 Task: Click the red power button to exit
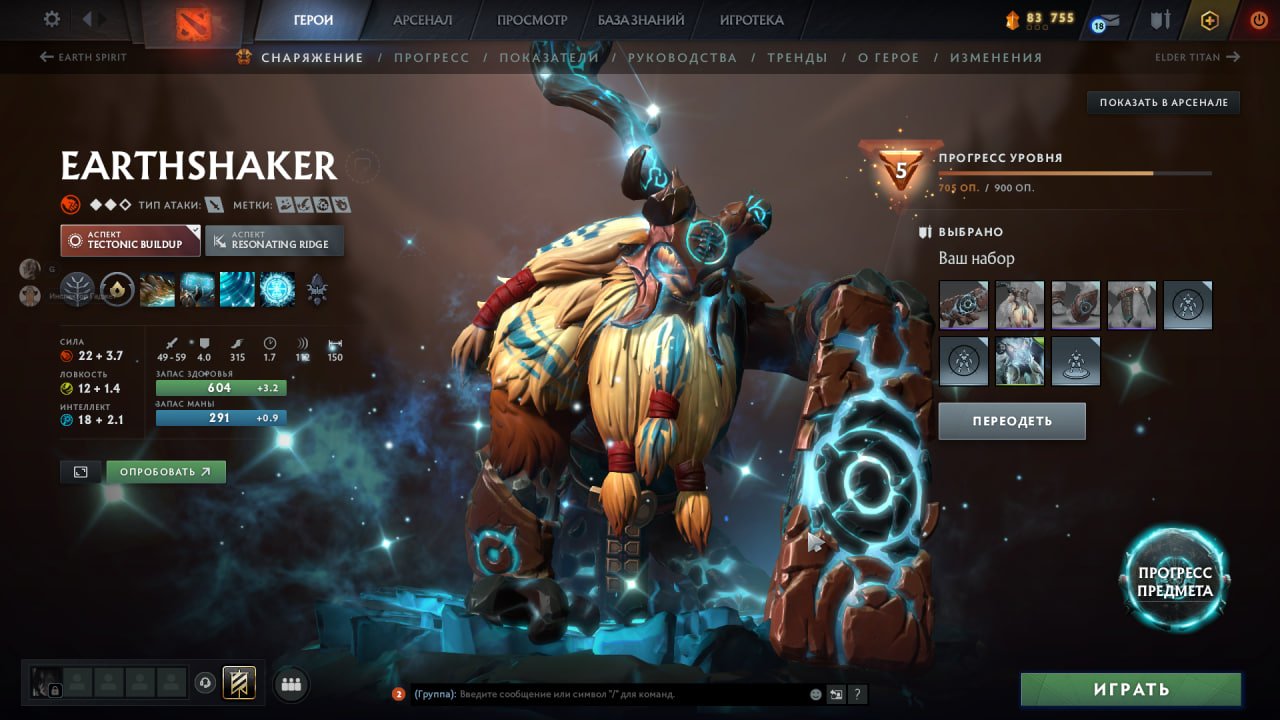click(1257, 18)
